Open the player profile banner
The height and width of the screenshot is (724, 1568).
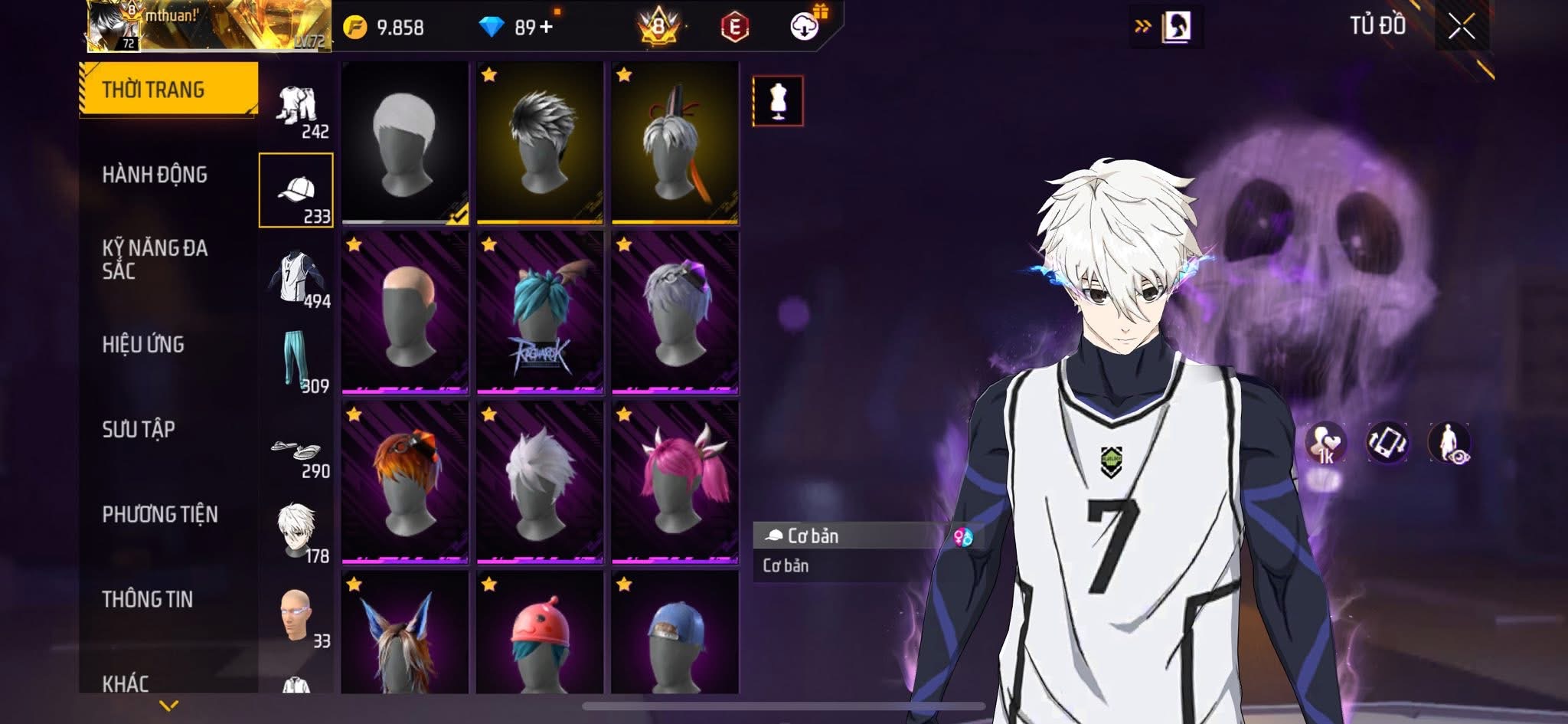(x=208, y=26)
